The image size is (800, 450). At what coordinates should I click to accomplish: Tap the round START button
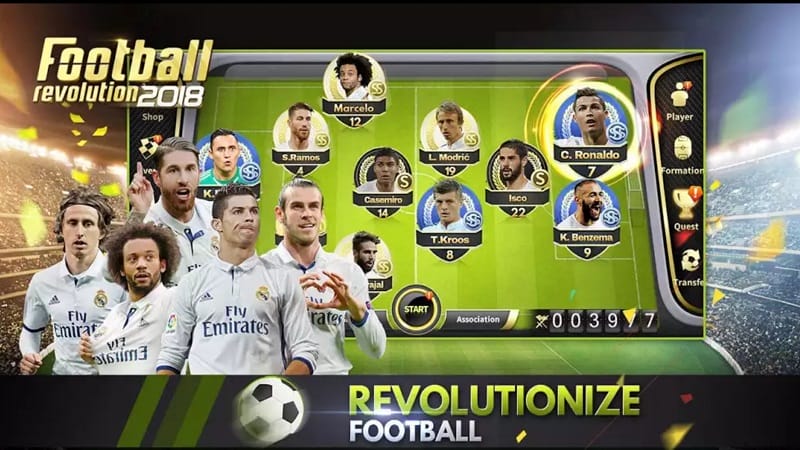point(411,310)
